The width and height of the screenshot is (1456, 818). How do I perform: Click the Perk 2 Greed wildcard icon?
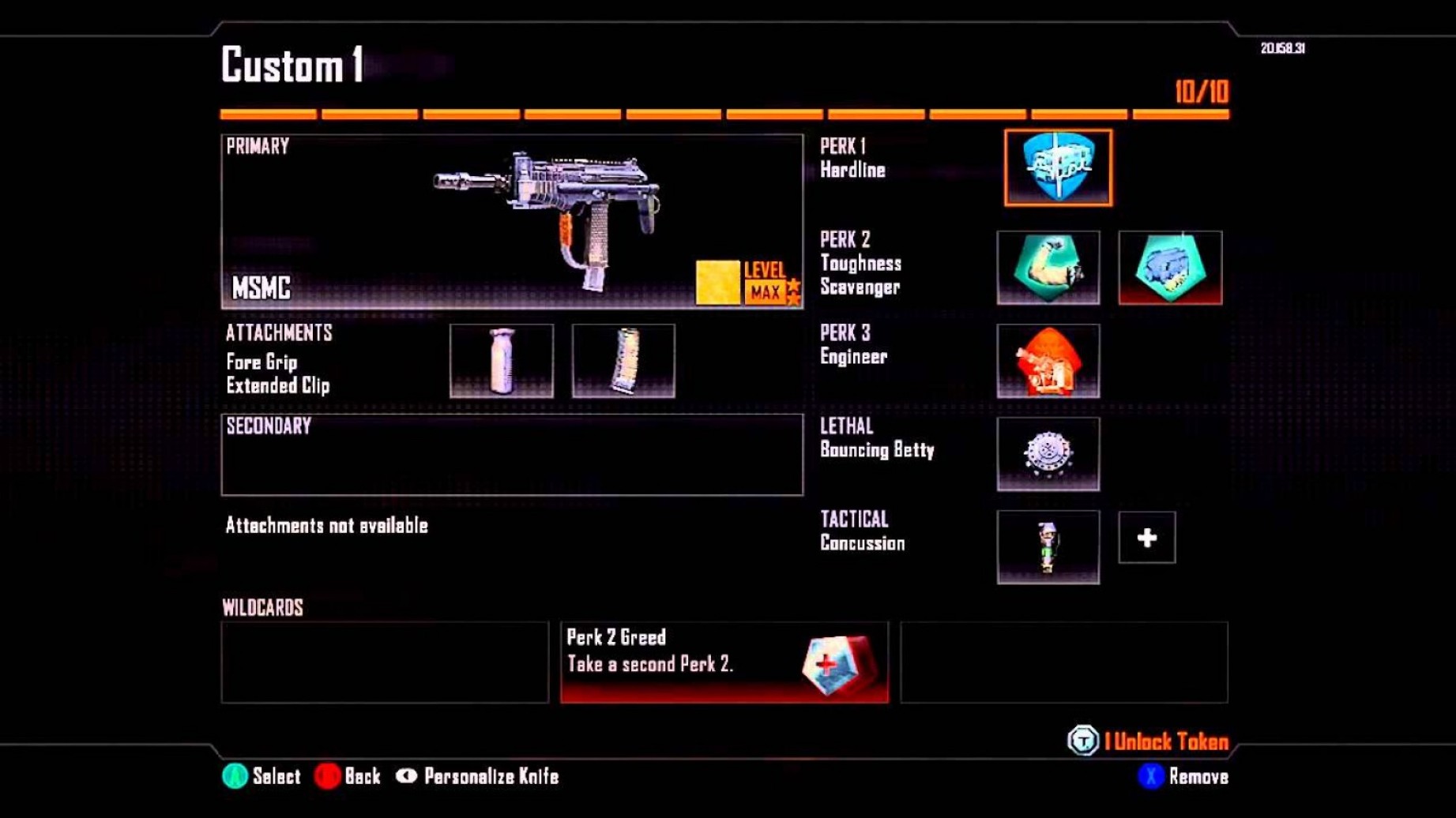click(x=829, y=665)
